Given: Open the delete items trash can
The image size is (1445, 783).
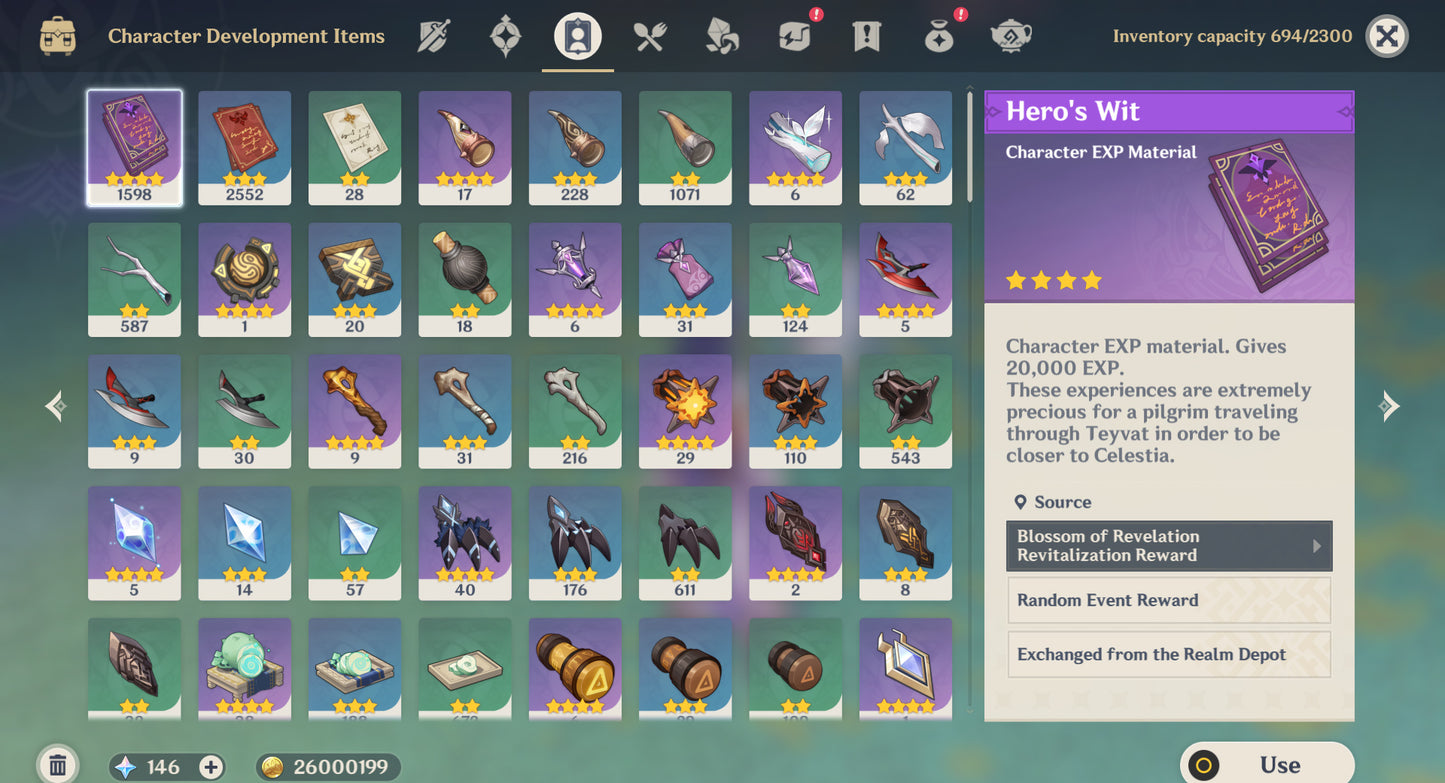Looking at the screenshot, I should point(57,766).
